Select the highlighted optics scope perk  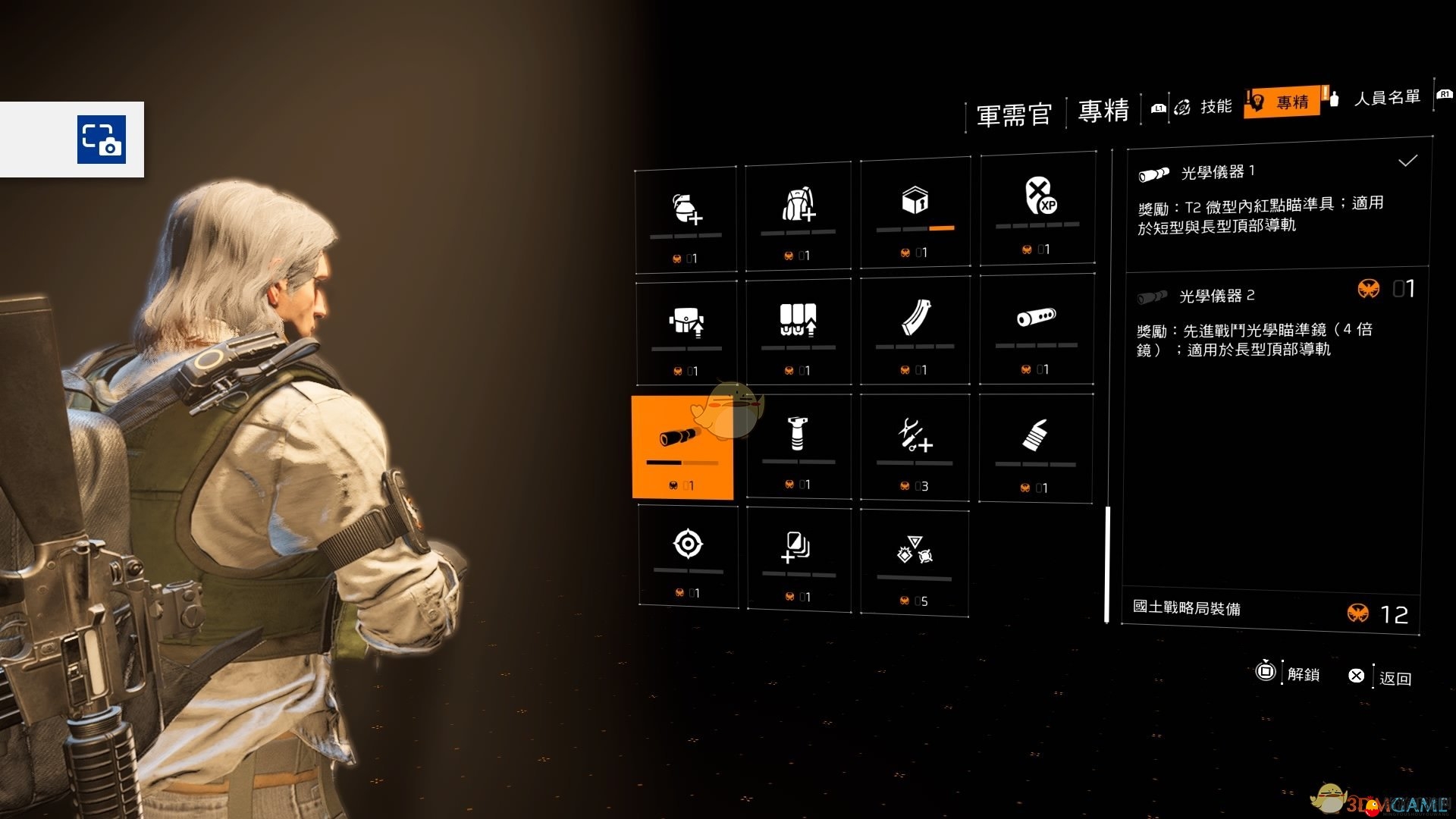682,447
